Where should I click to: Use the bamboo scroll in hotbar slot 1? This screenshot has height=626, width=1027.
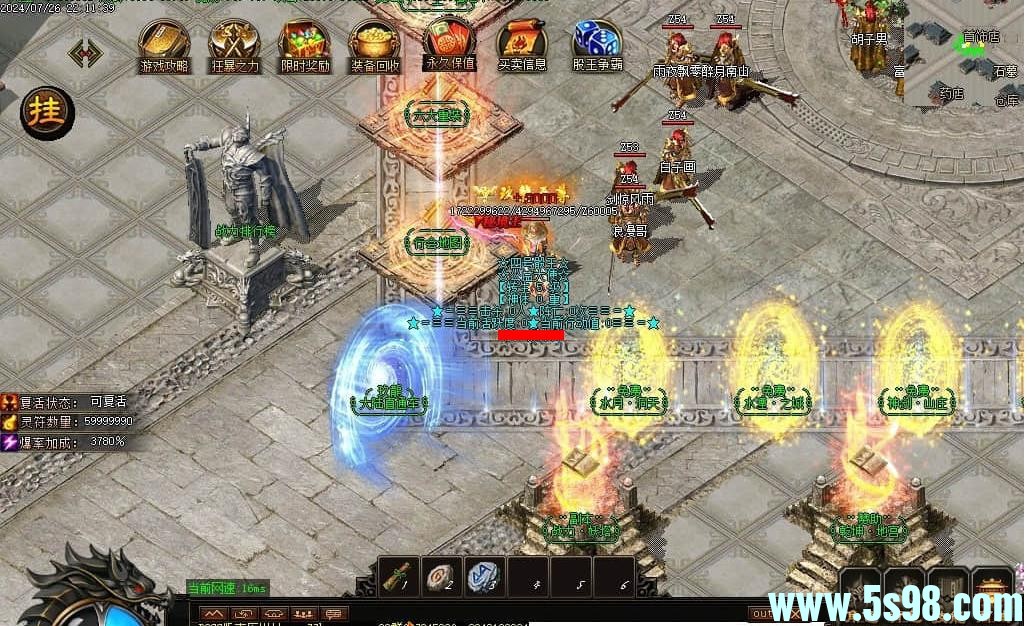[x=400, y=577]
